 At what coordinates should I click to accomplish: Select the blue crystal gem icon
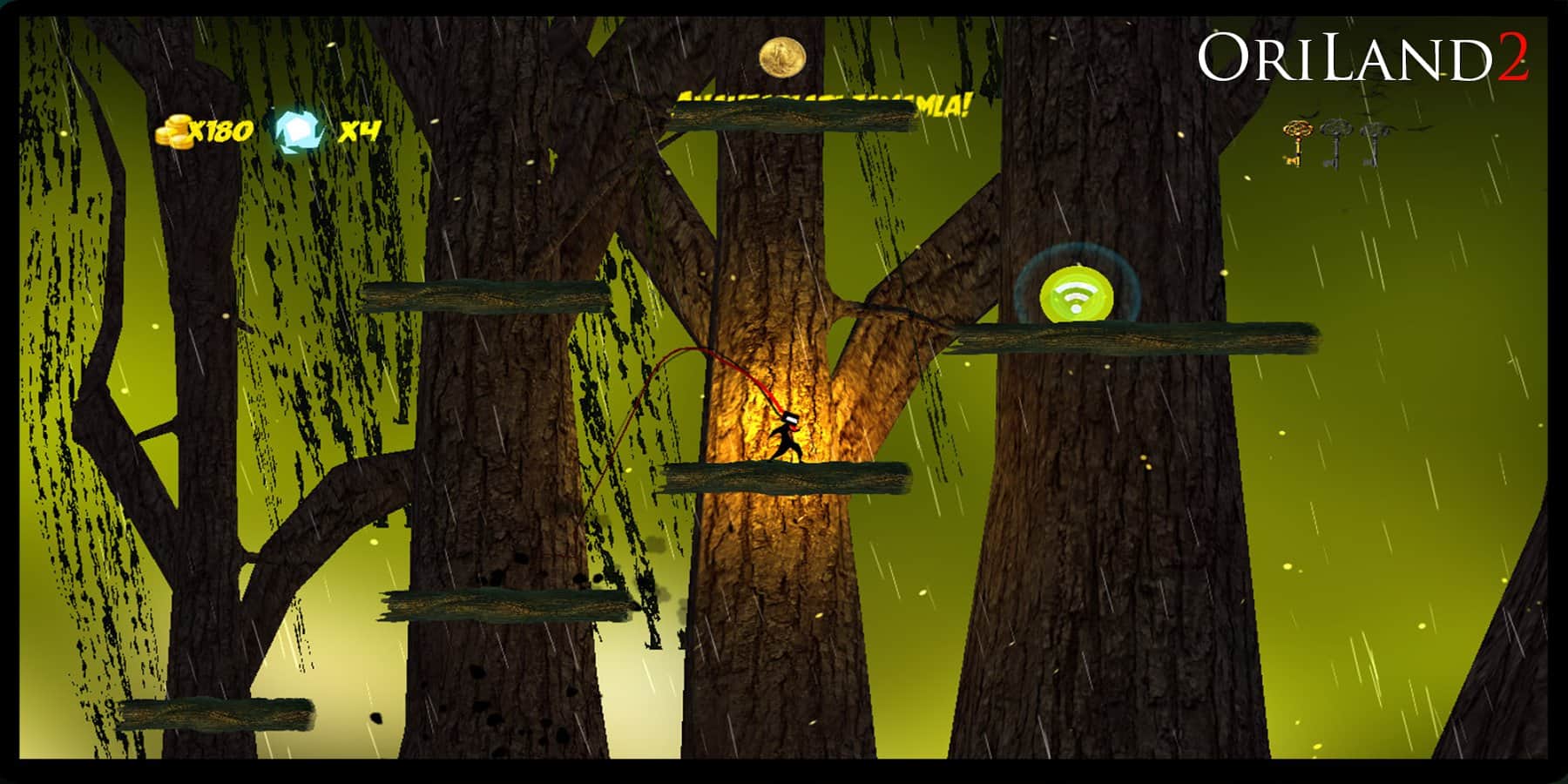pos(298,131)
